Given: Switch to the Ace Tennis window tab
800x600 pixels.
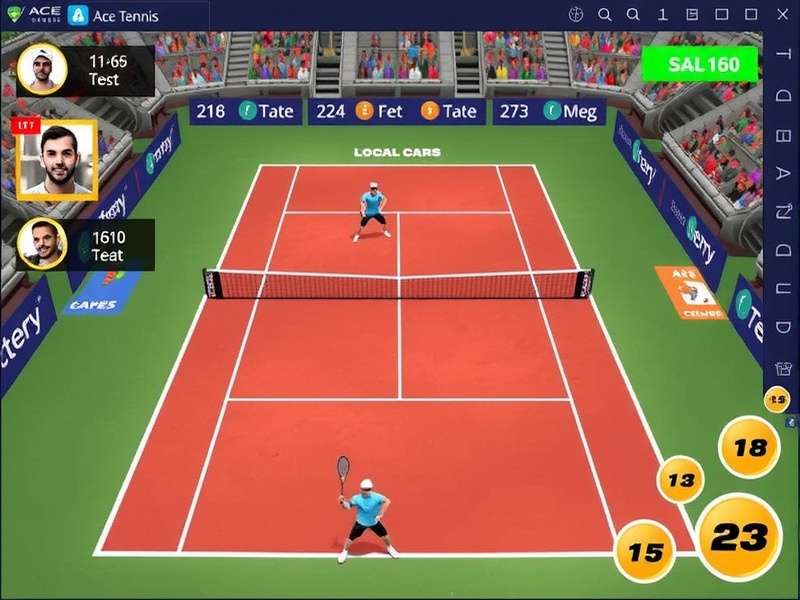Looking at the screenshot, I should 113,15.
